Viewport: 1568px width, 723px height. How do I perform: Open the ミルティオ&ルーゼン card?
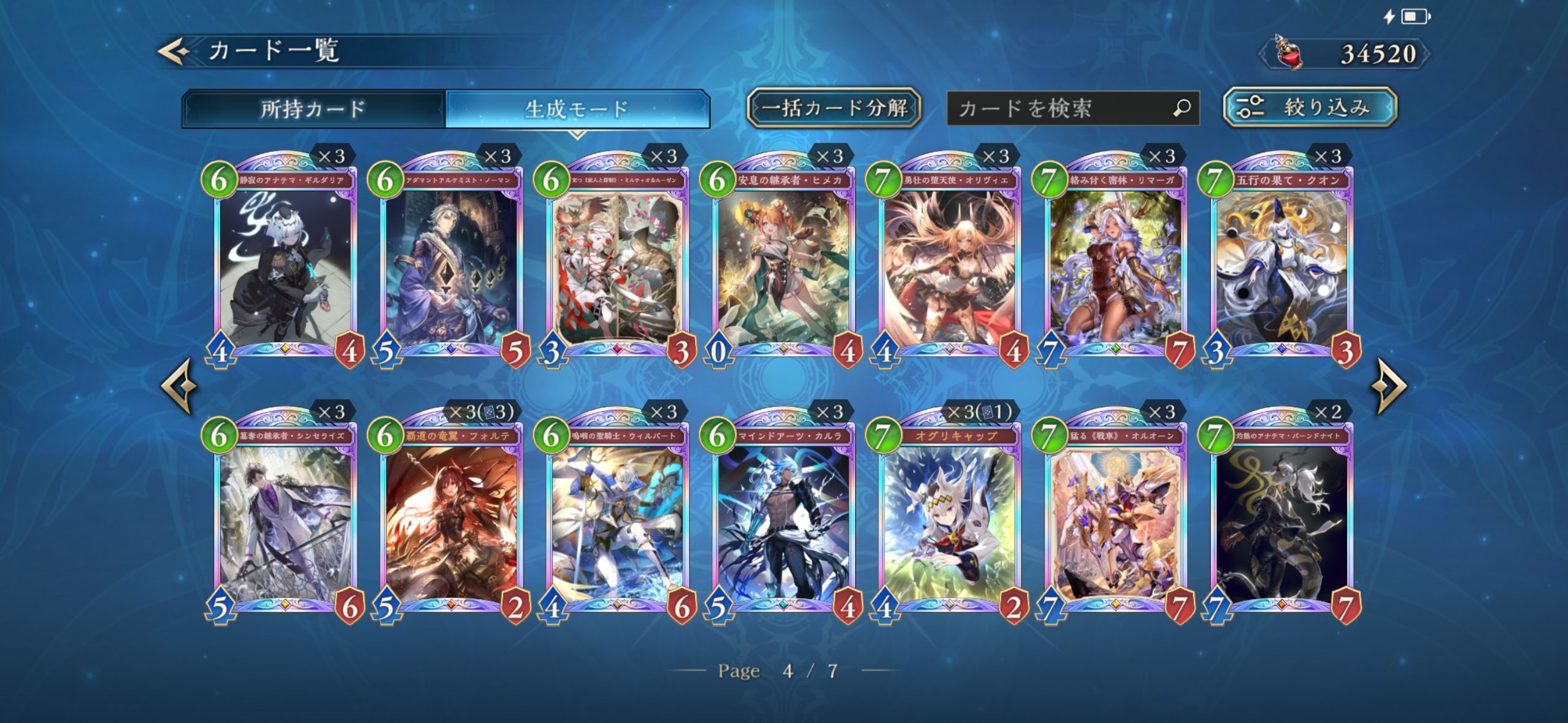tap(617, 264)
